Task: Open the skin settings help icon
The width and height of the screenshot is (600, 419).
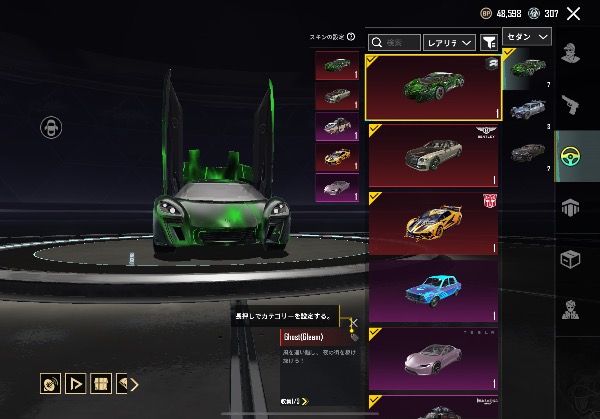Action: (351, 37)
